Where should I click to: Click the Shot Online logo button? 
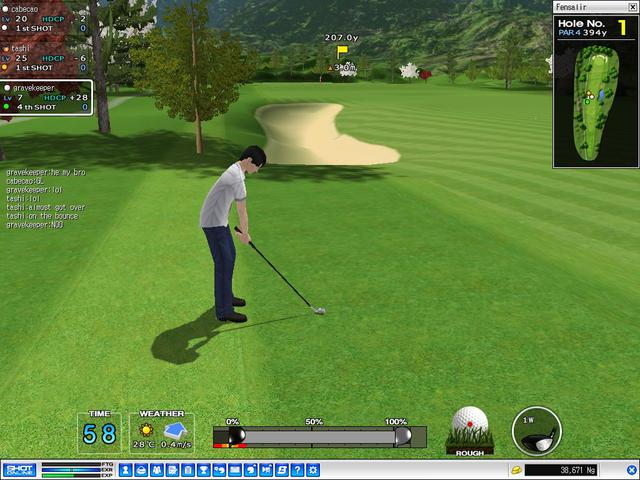click(x=19, y=470)
